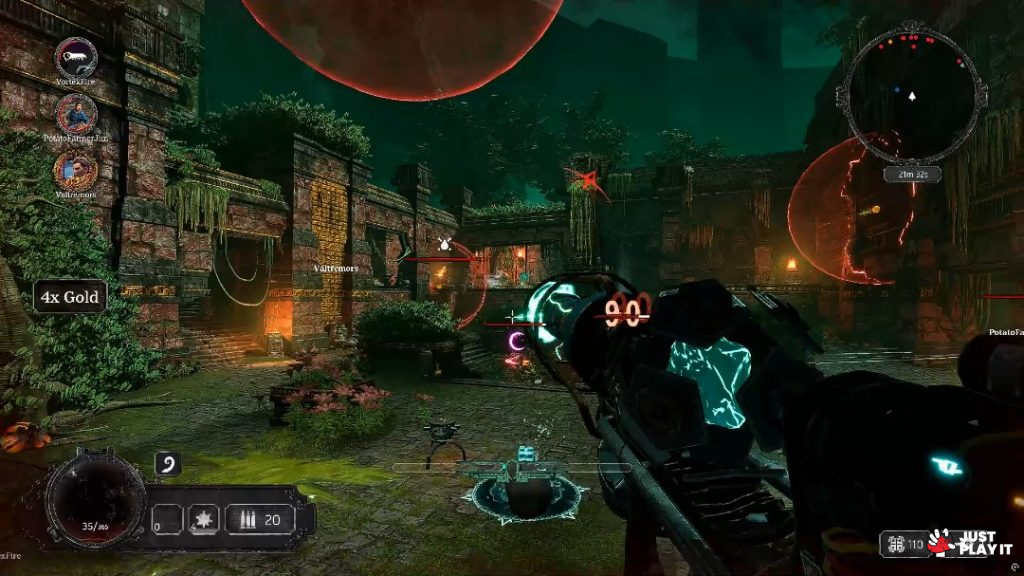Screen dimensions: 1024x576
Task: Select Valtremors' team portrait
Action: pos(76,170)
